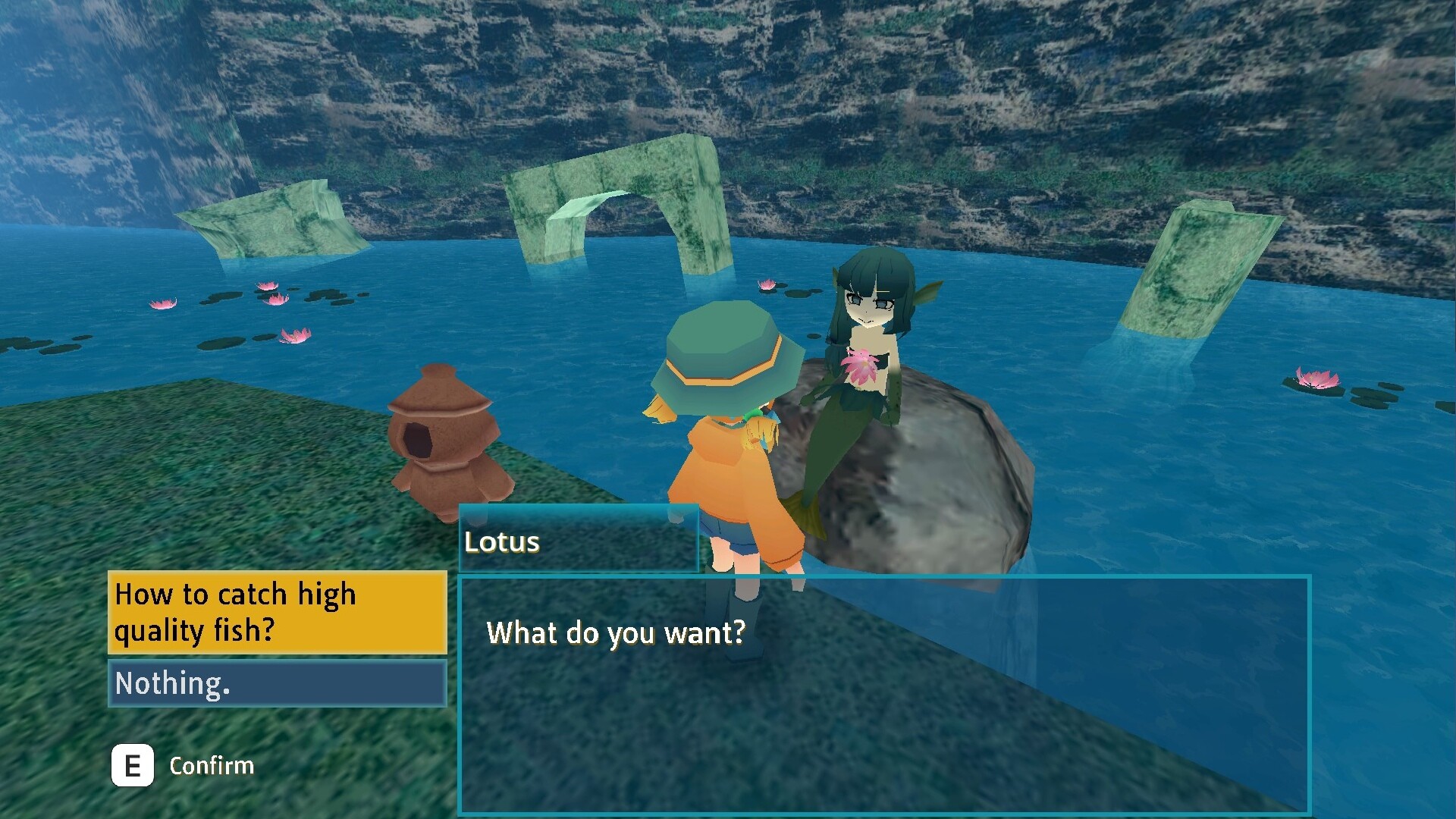Choose "How to catch high quality fish?" reply

click(278, 613)
